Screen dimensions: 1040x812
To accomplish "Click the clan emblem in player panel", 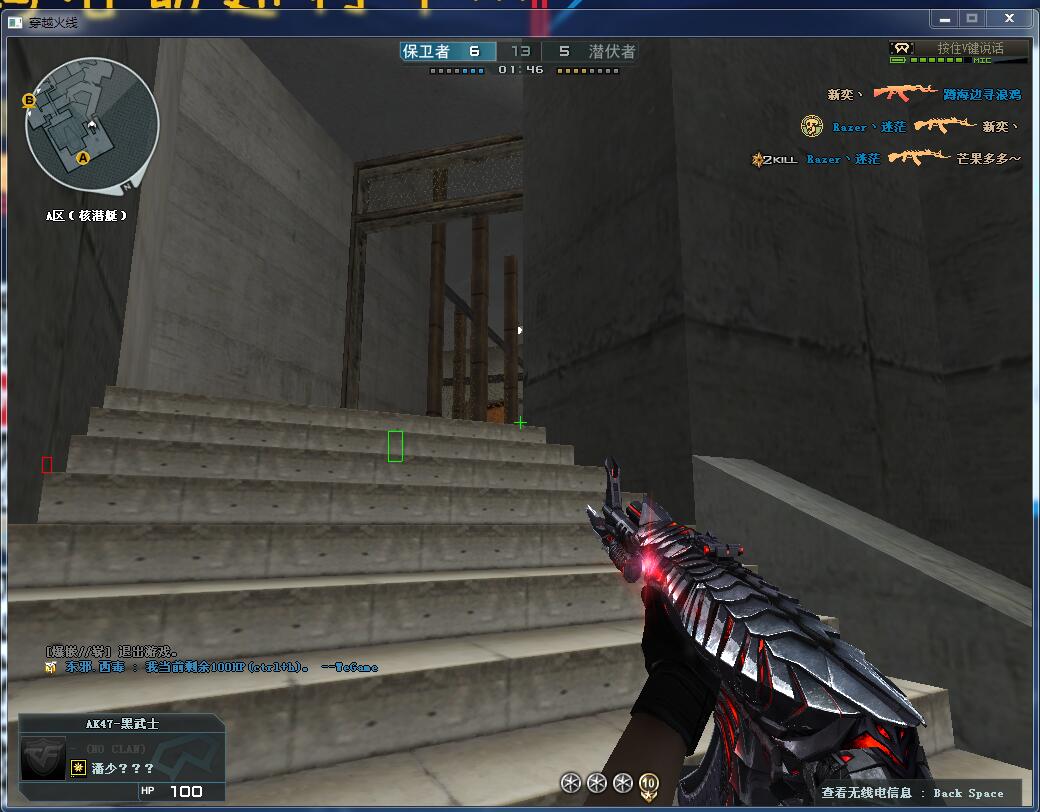I will (x=43, y=750).
